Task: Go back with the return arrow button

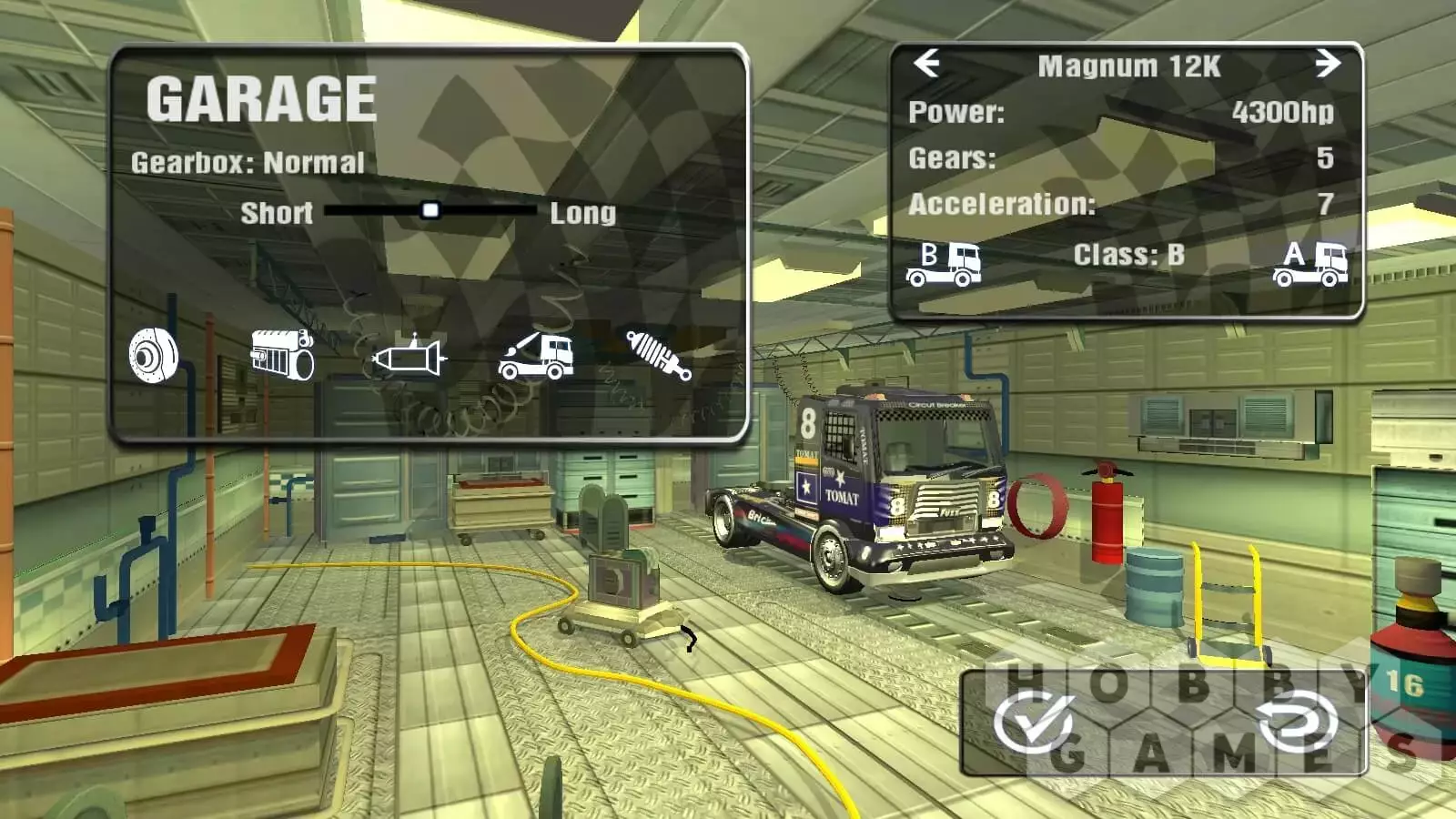Action: click(x=1298, y=723)
